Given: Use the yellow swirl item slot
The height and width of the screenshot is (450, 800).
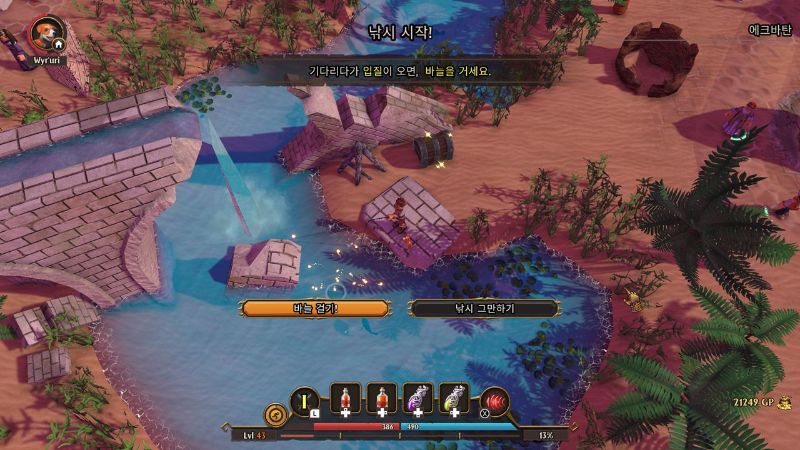Looking at the screenshot, I should tap(455, 399).
